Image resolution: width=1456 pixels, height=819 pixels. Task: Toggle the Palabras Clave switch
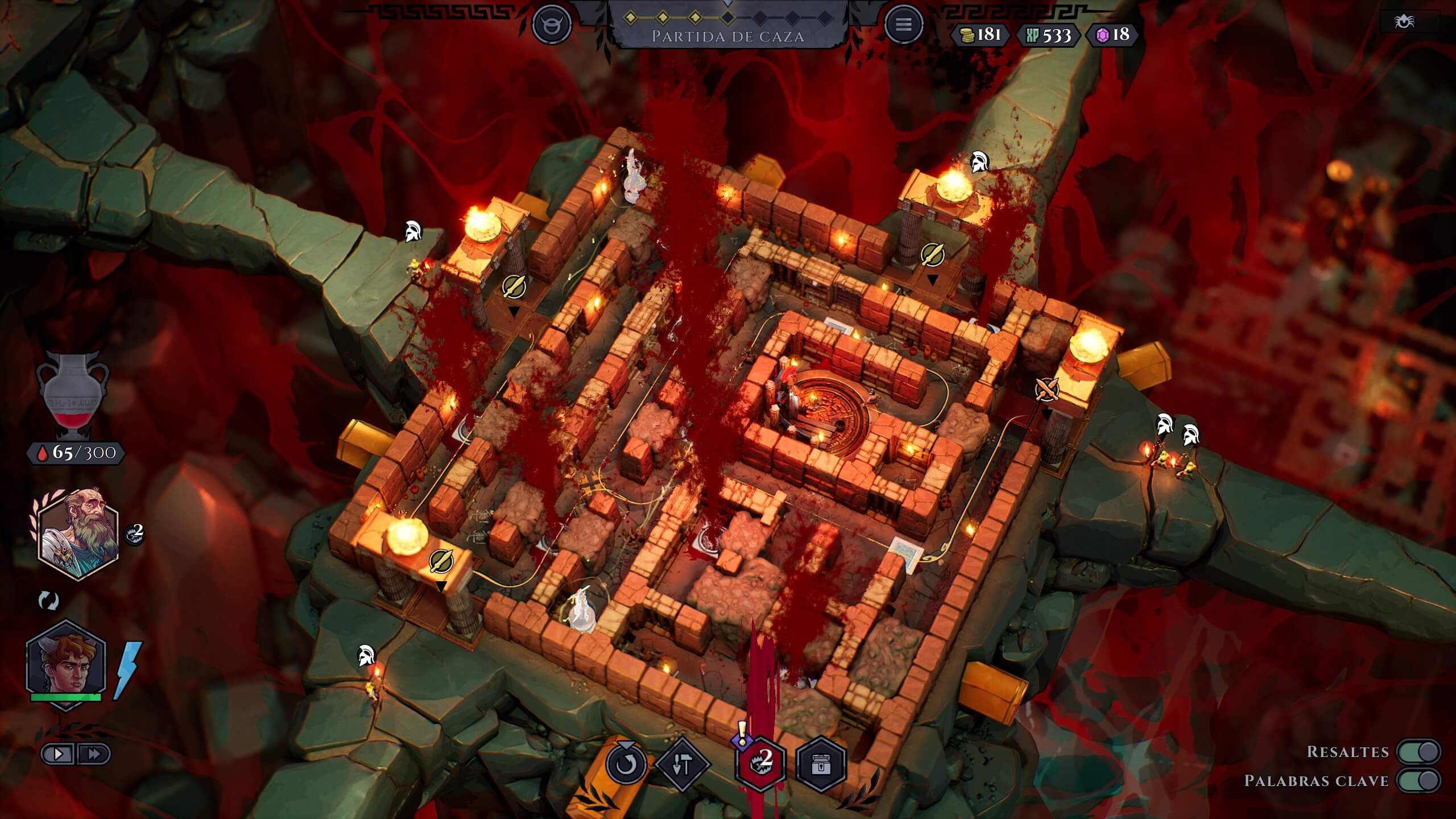click(x=1420, y=780)
